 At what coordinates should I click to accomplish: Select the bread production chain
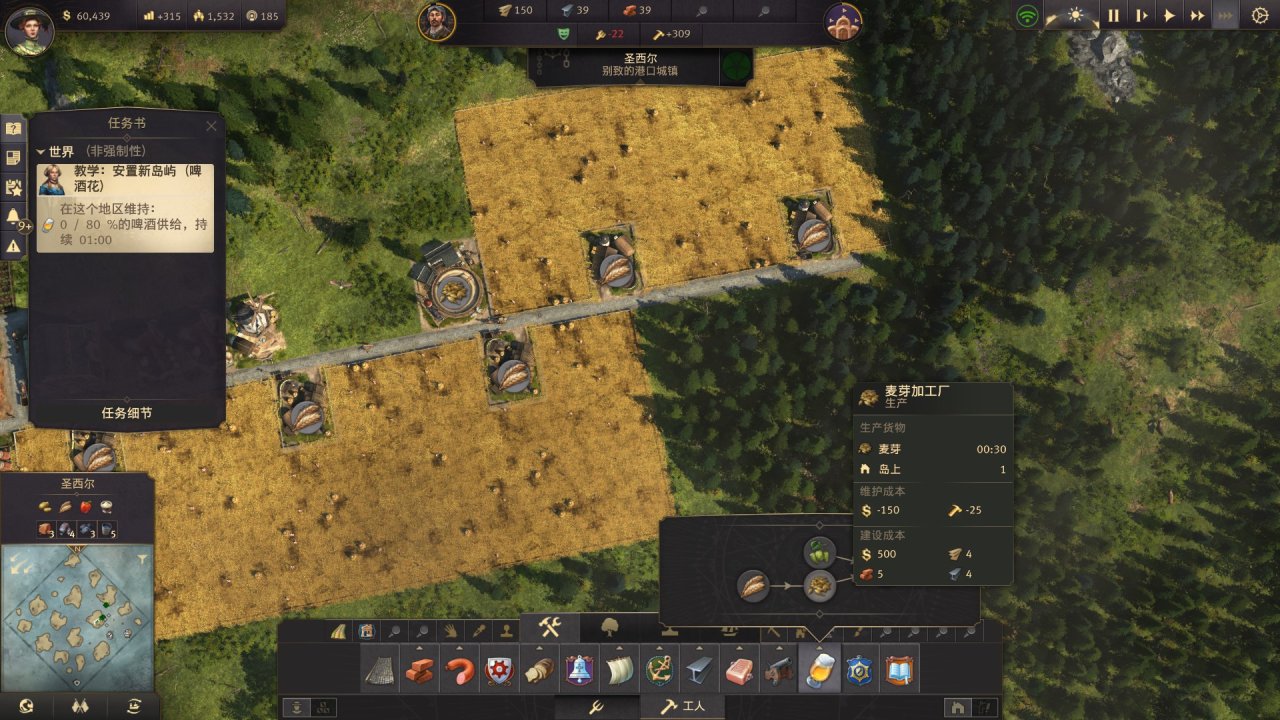click(x=539, y=670)
